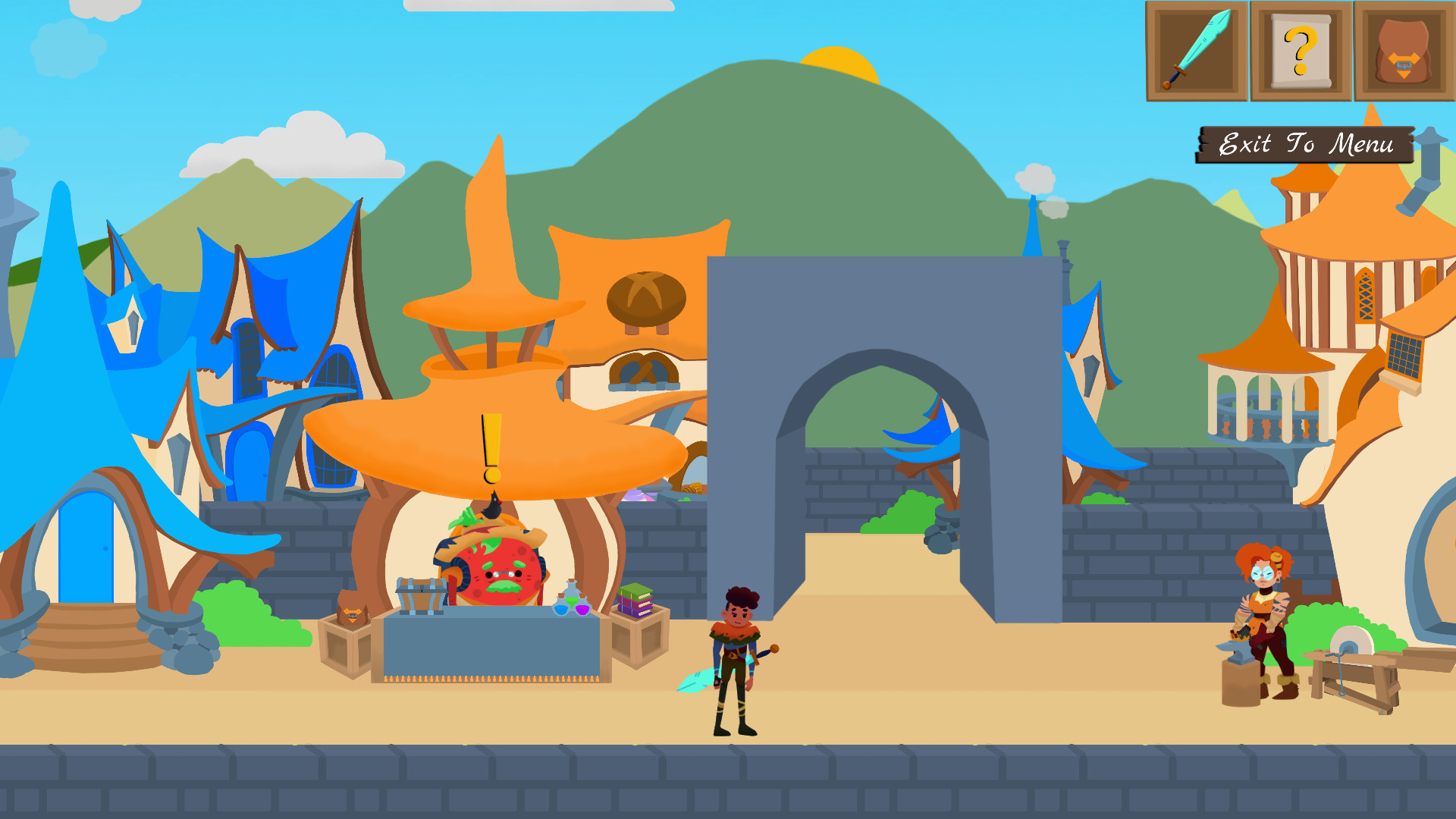This screenshot has height=819, width=1456.
Task: Open the blacksmith's grindstone station
Action: click(x=1351, y=643)
